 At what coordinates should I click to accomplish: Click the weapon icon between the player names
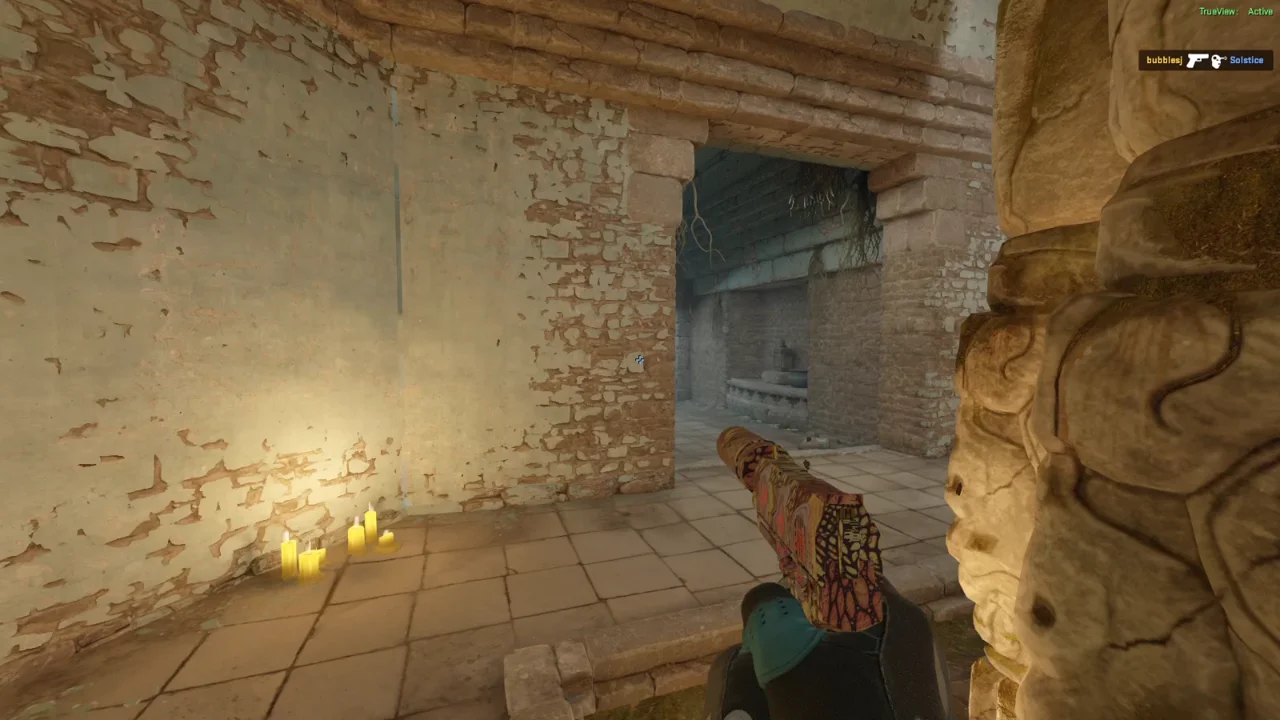1198,60
